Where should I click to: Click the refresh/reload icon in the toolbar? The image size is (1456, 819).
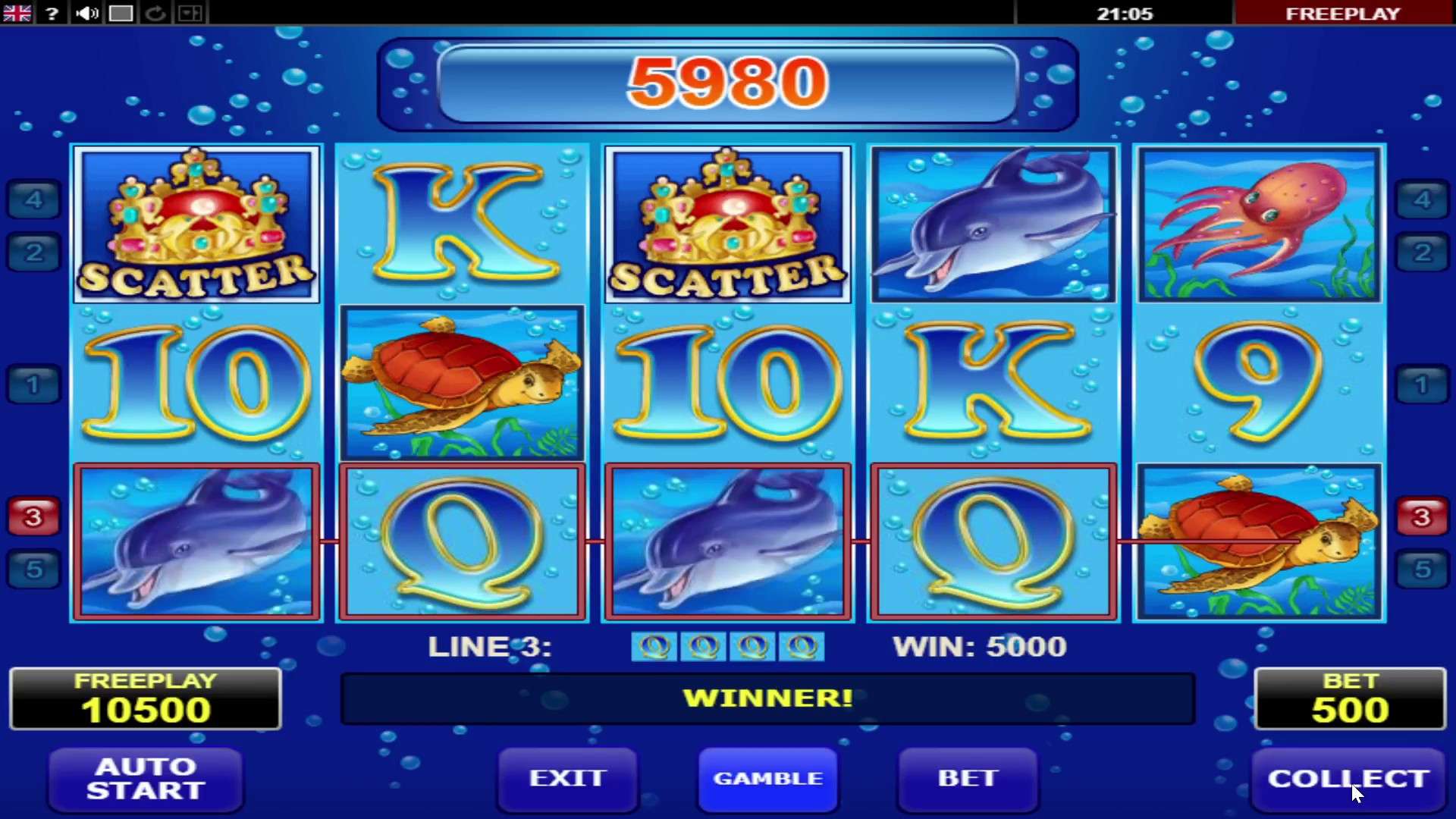click(155, 13)
